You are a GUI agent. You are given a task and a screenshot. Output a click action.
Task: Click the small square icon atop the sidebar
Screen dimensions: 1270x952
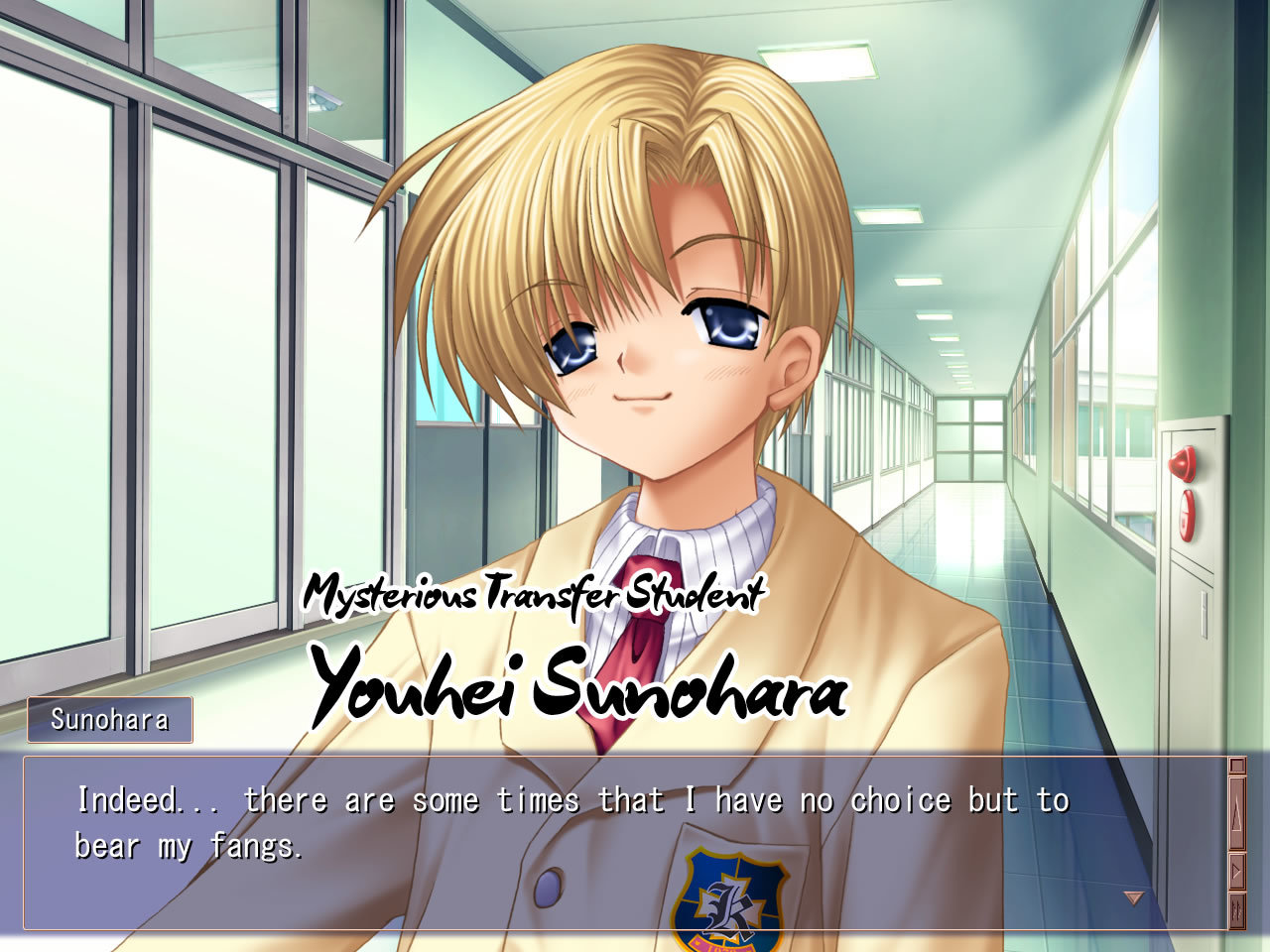pos(1236,766)
